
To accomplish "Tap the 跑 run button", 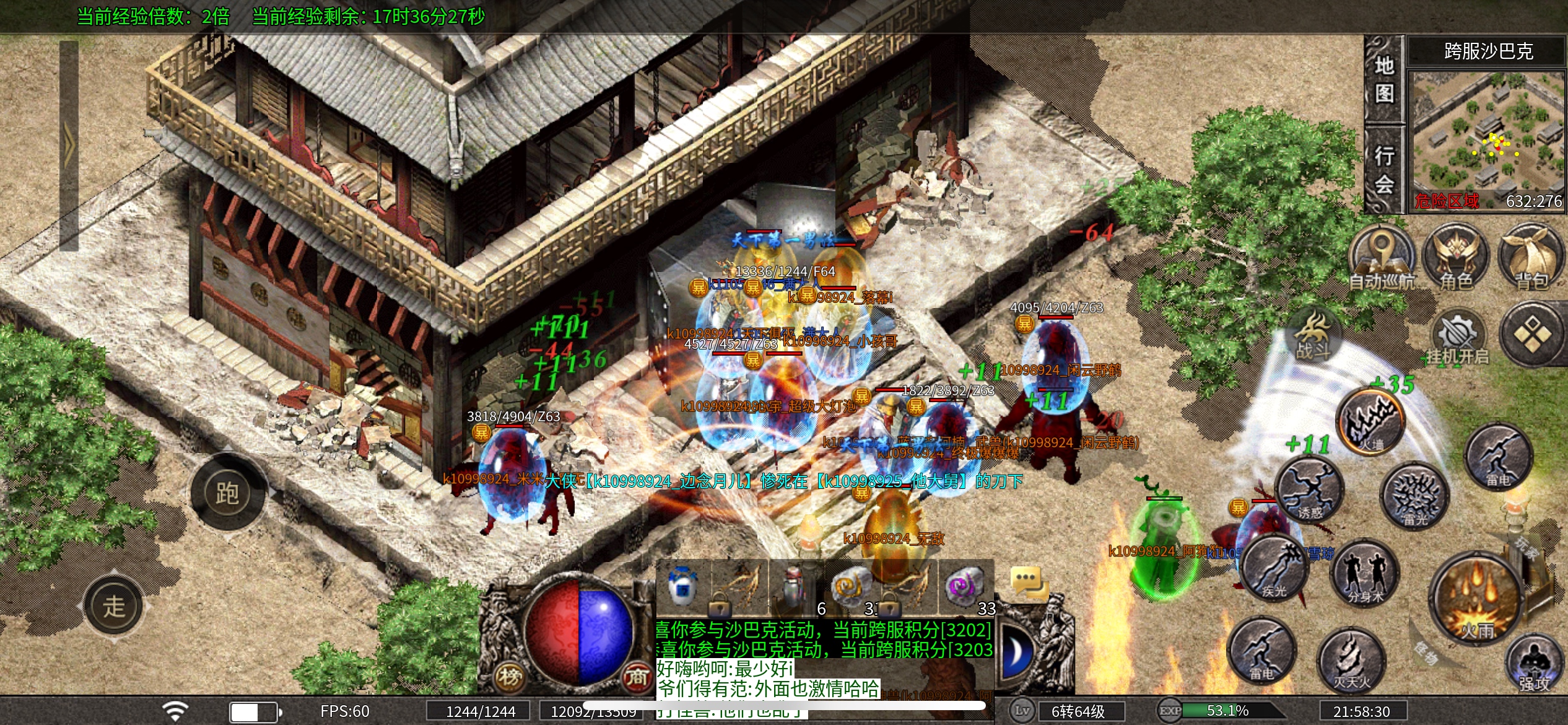I will [227, 493].
